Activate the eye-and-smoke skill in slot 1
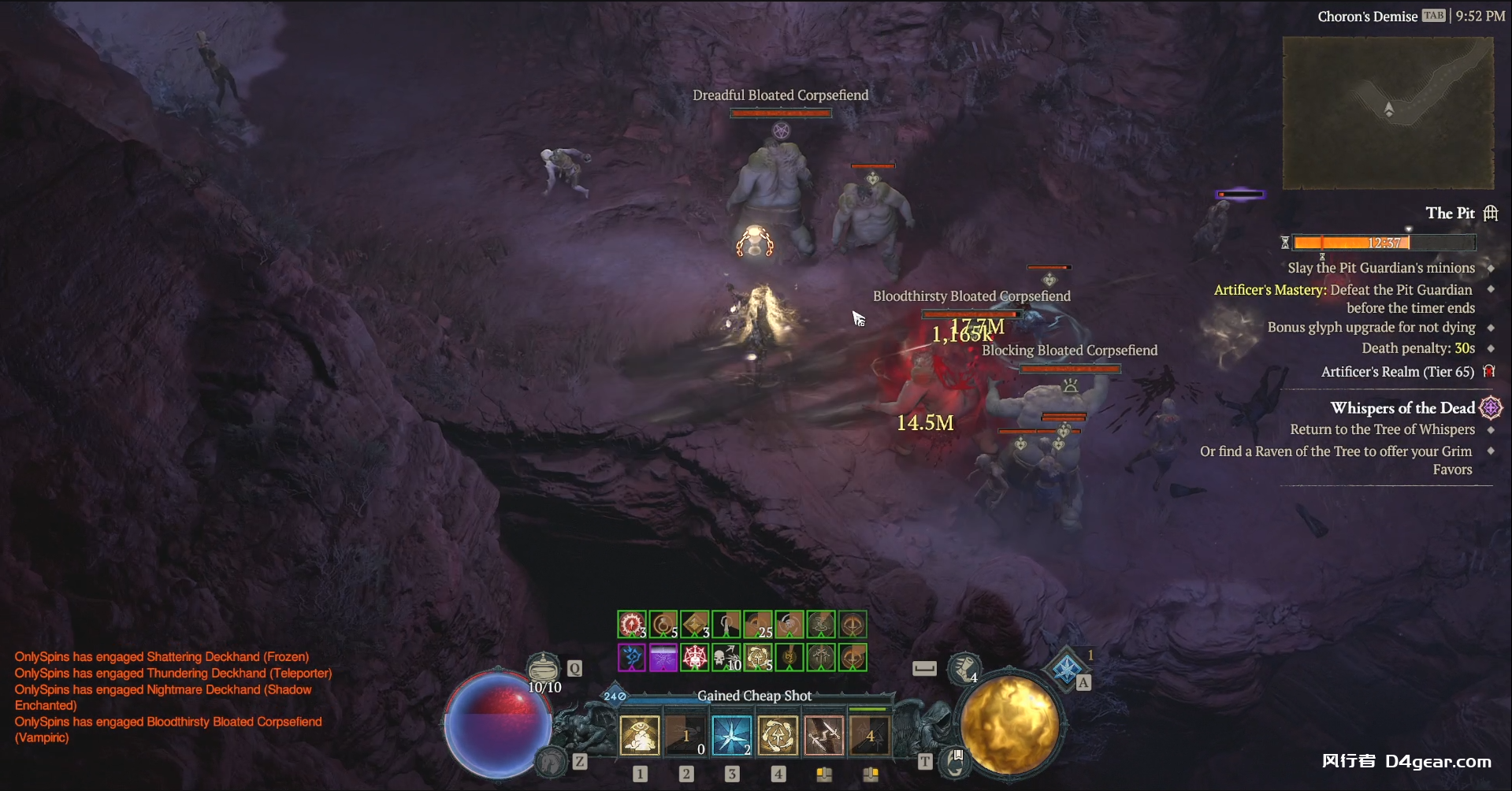 coord(640,736)
